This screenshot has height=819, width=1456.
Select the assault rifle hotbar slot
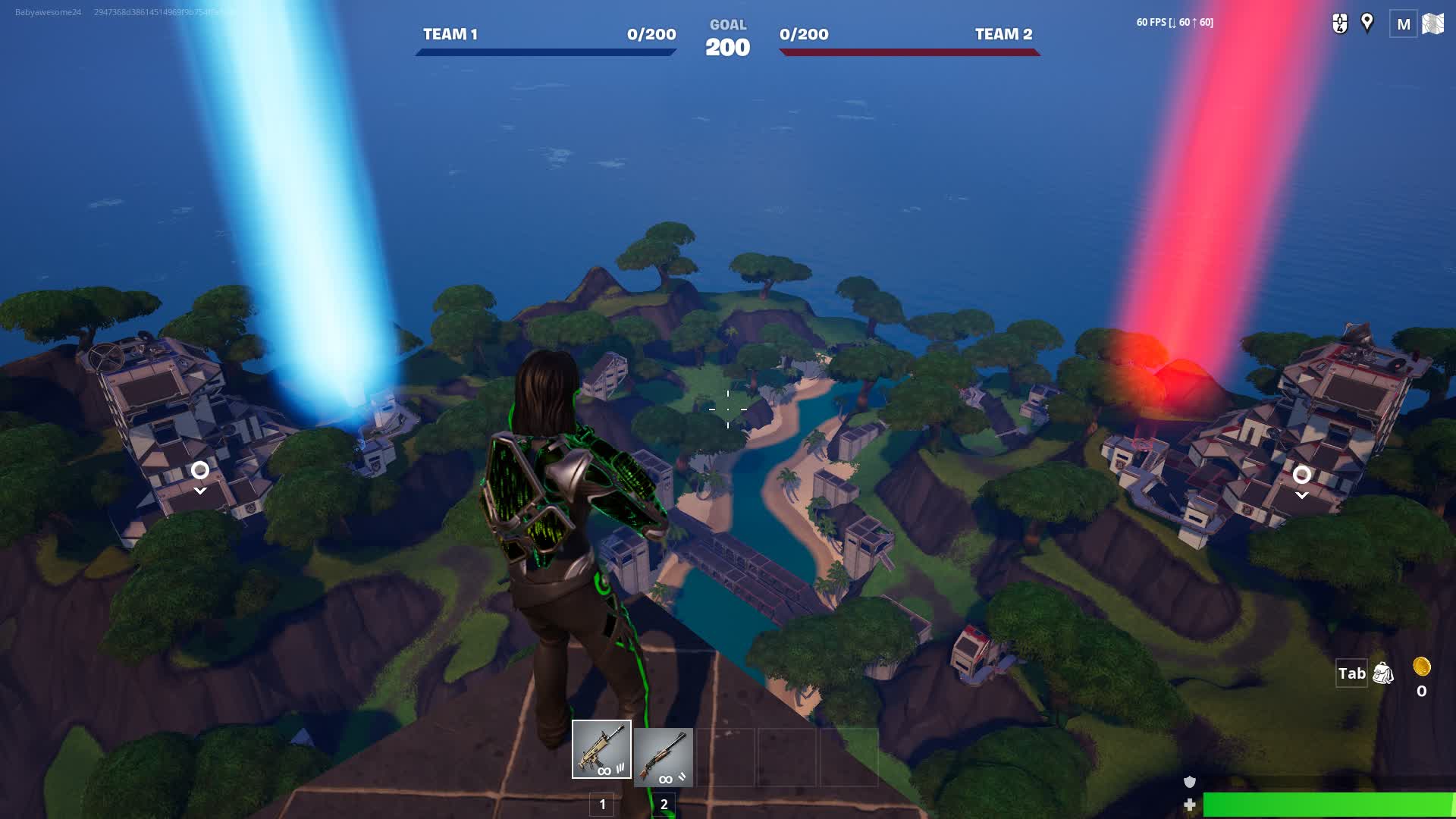point(601,749)
